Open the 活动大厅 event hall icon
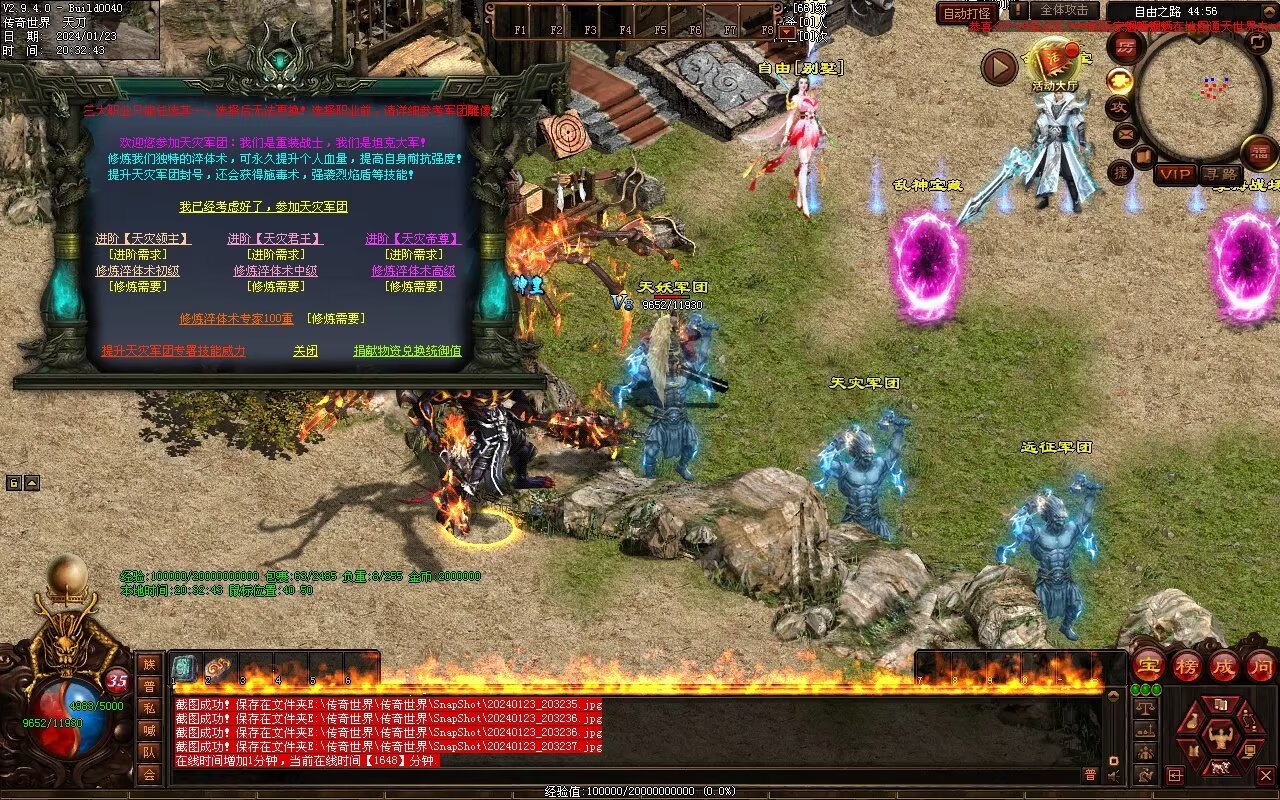 tap(1054, 65)
